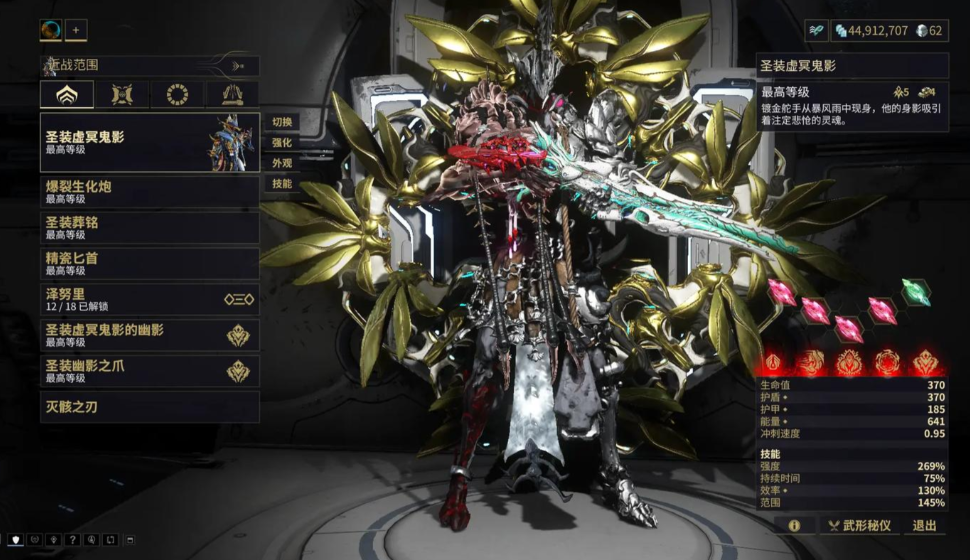Open the 近战范围 loadout selector
970x560 pixels.
coord(149,66)
